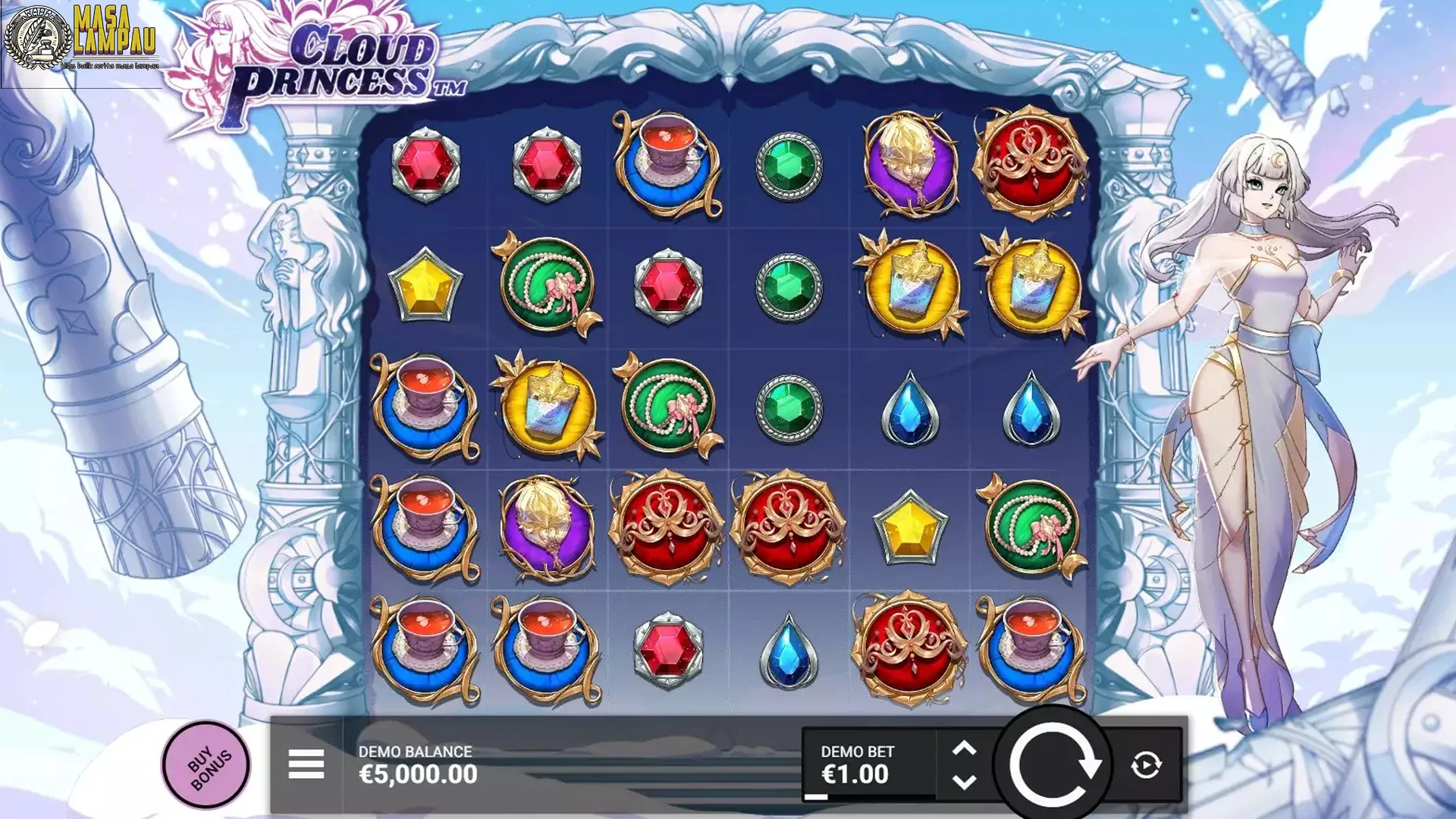This screenshot has width=1456, height=819.
Task: Spin the reels with the spin button
Action: tap(1053, 764)
